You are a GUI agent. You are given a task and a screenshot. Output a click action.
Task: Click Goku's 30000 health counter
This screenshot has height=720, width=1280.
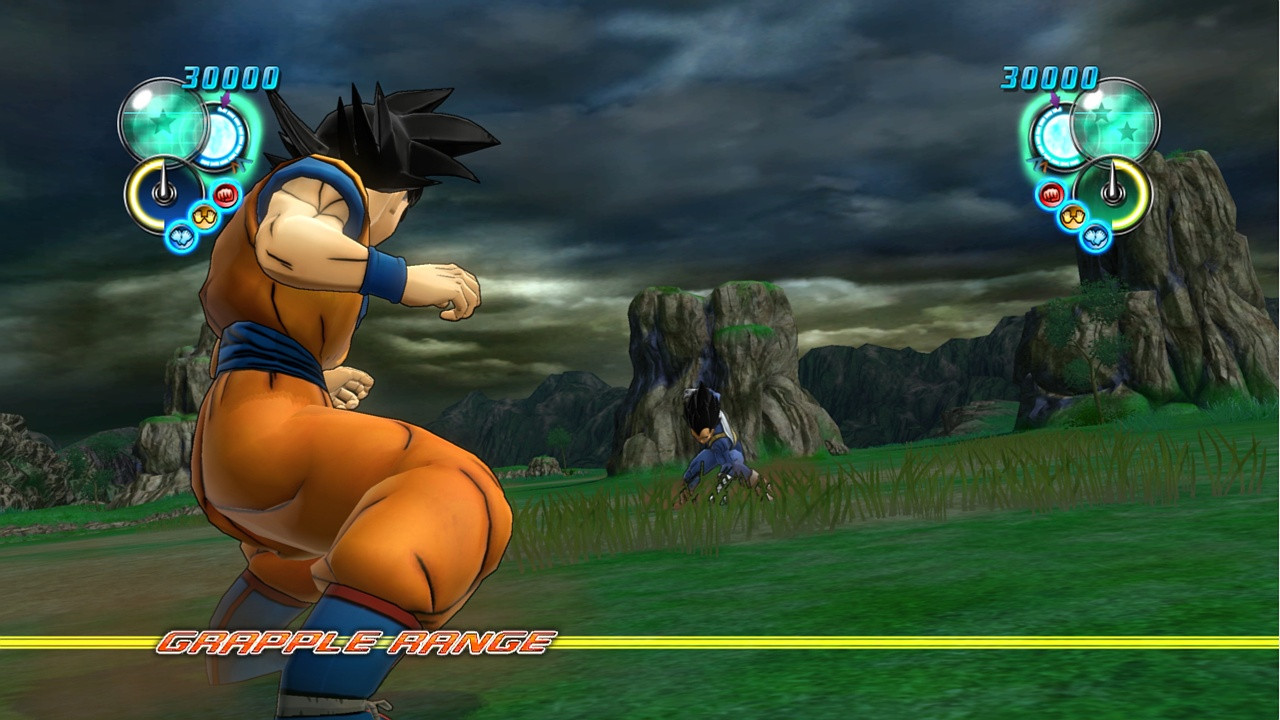click(x=230, y=76)
